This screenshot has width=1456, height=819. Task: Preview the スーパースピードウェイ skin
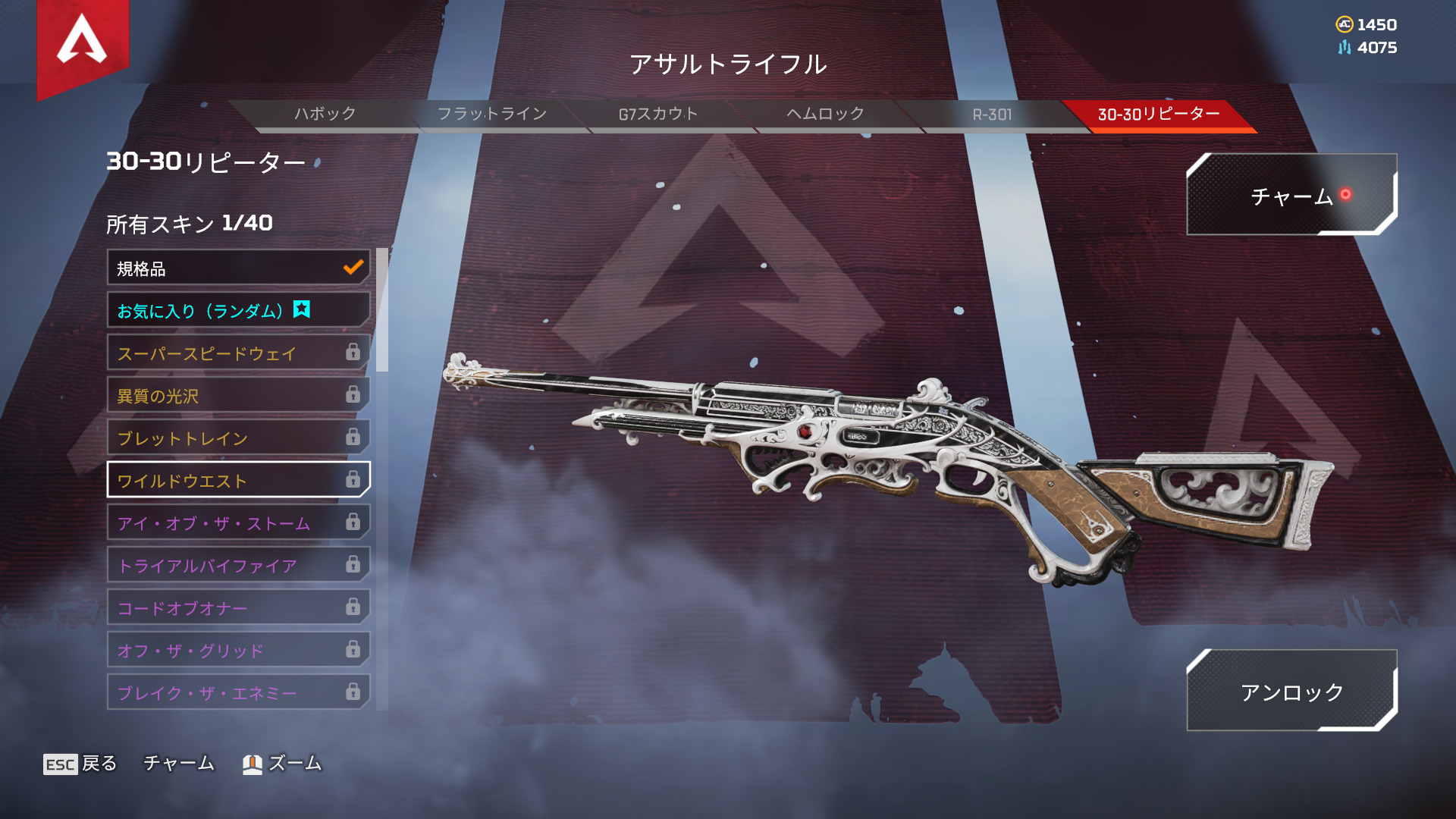coord(238,353)
